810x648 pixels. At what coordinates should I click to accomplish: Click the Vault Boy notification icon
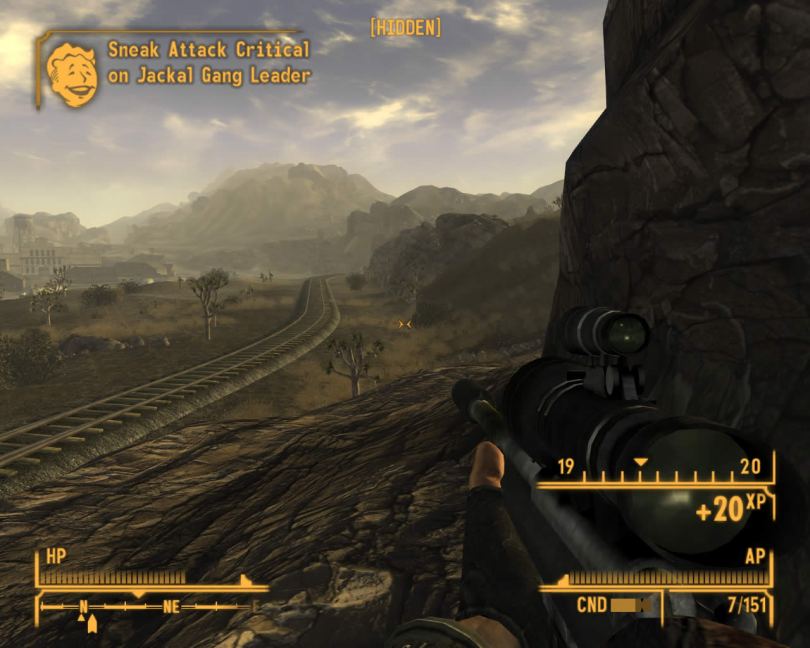[72, 73]
